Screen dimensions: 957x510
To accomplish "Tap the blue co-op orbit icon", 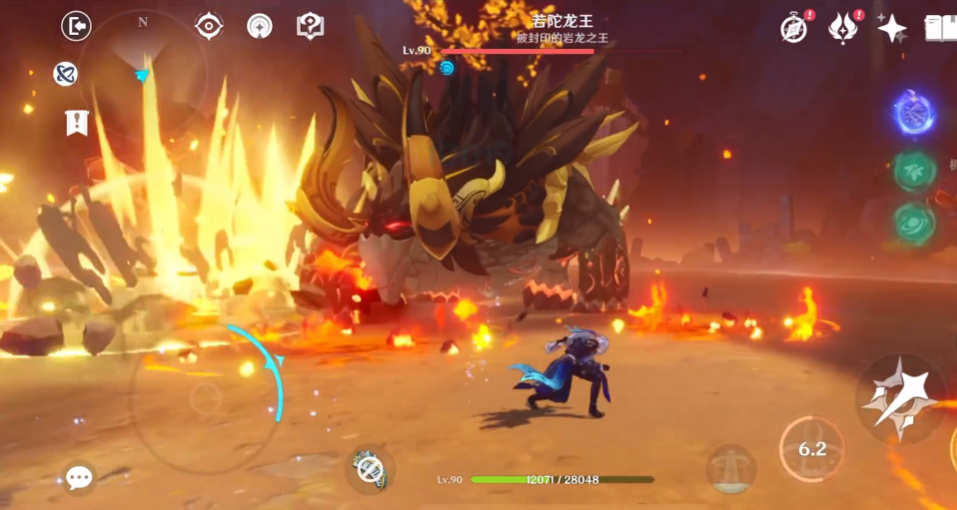I will [x=66, y=73].
